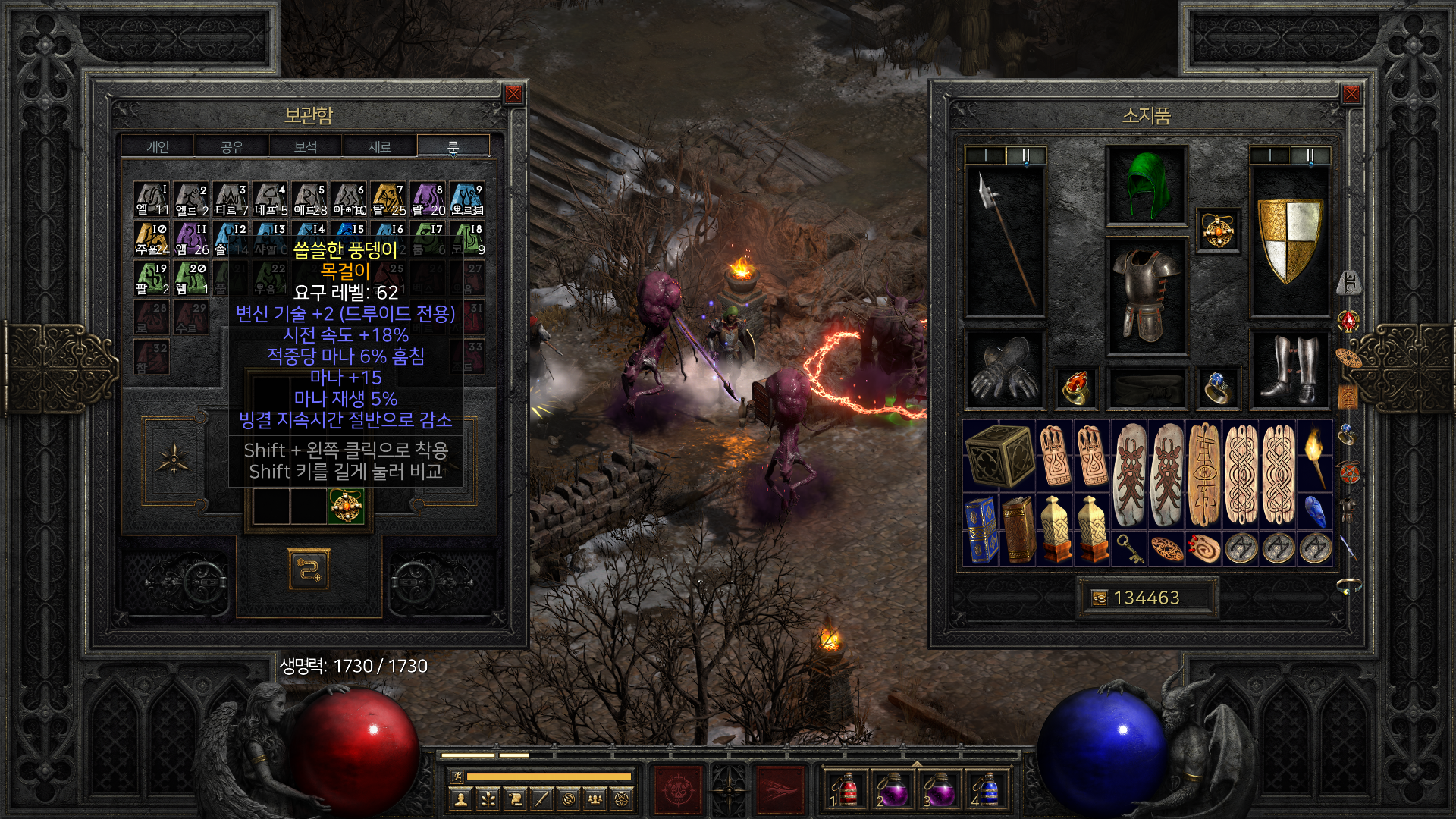Viewport: 1456px width, 819px height.
Task: Pick the El rune numbered 1
Action: [x=152, y=199]
